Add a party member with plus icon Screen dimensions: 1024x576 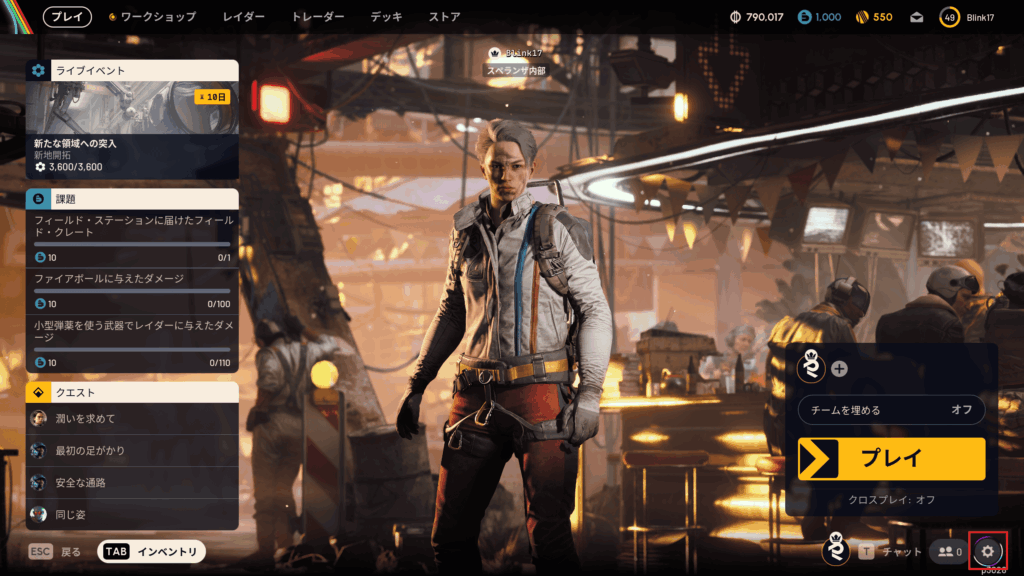839,368
